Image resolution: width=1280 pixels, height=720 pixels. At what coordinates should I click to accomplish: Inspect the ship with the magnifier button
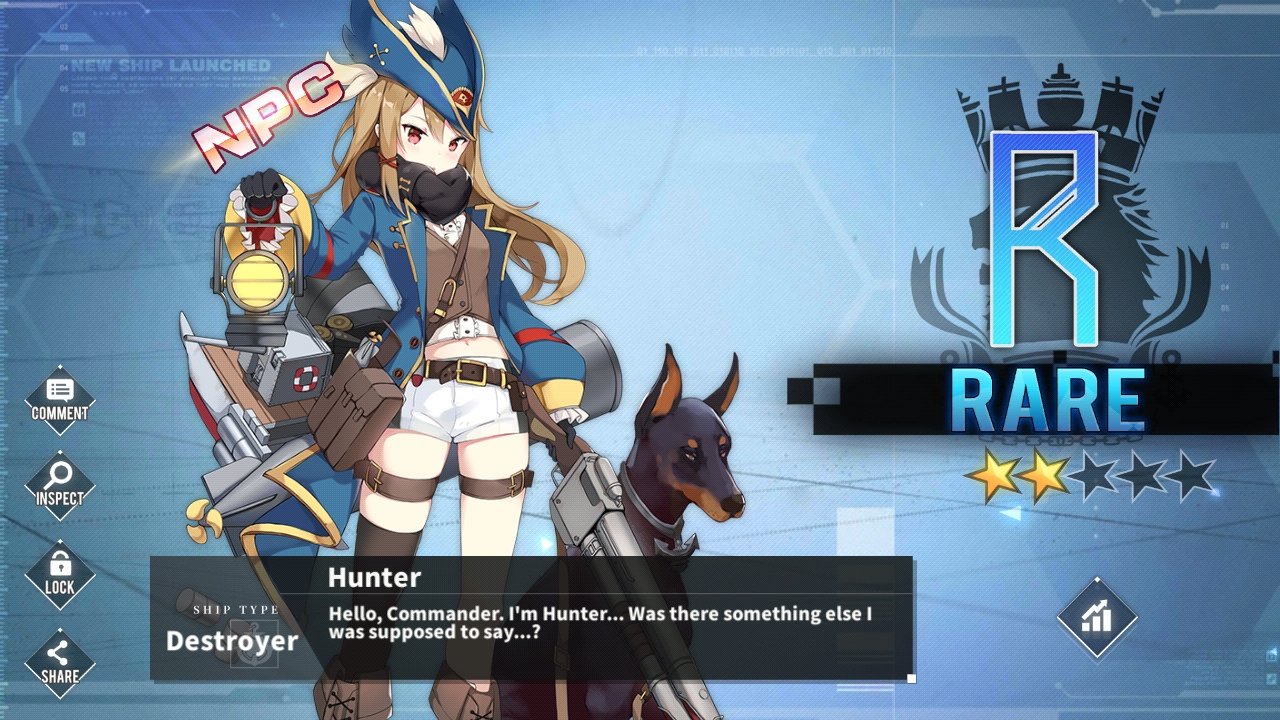point(60,485)
